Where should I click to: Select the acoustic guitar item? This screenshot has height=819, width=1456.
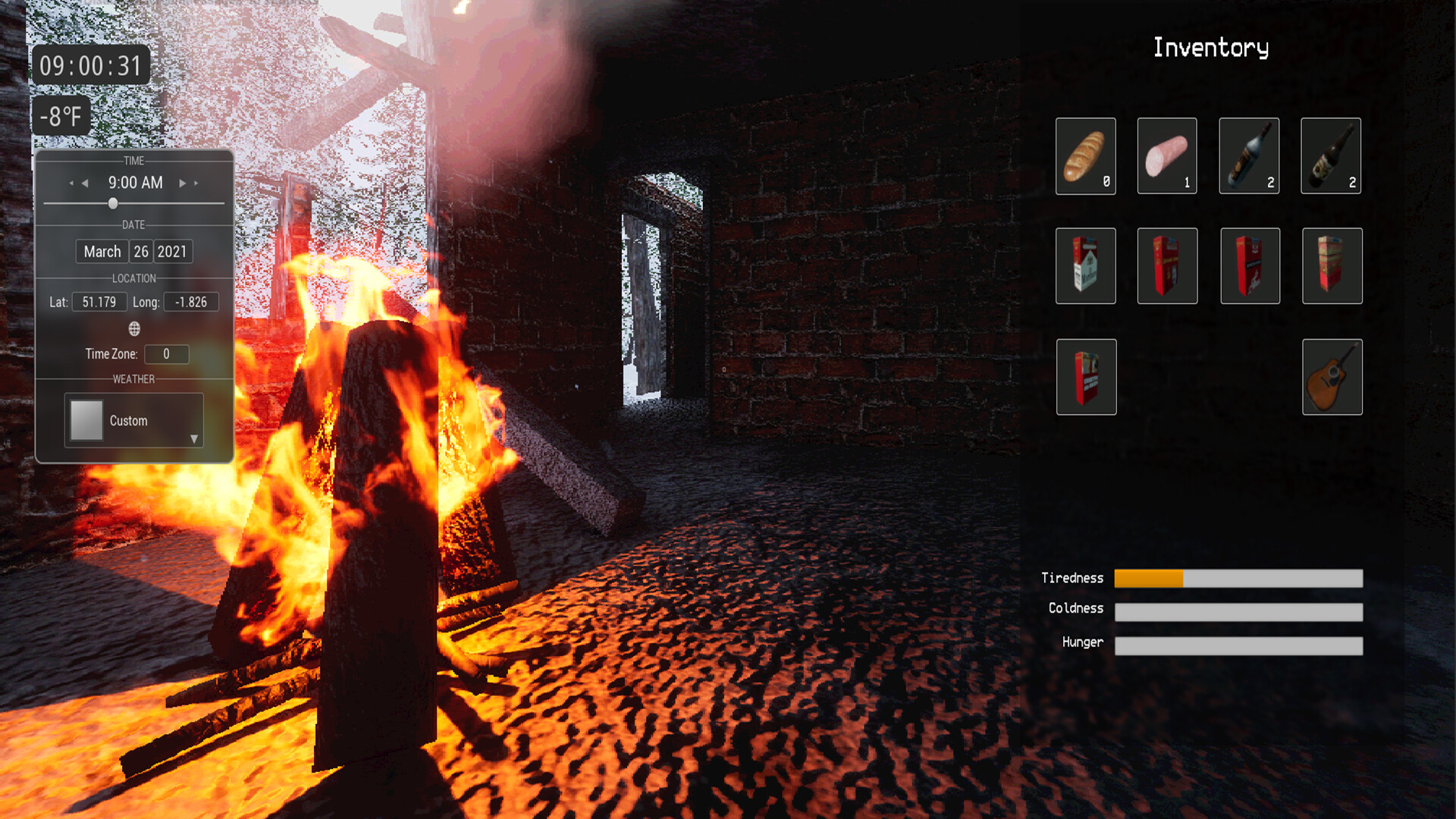tap(1332, 377)
